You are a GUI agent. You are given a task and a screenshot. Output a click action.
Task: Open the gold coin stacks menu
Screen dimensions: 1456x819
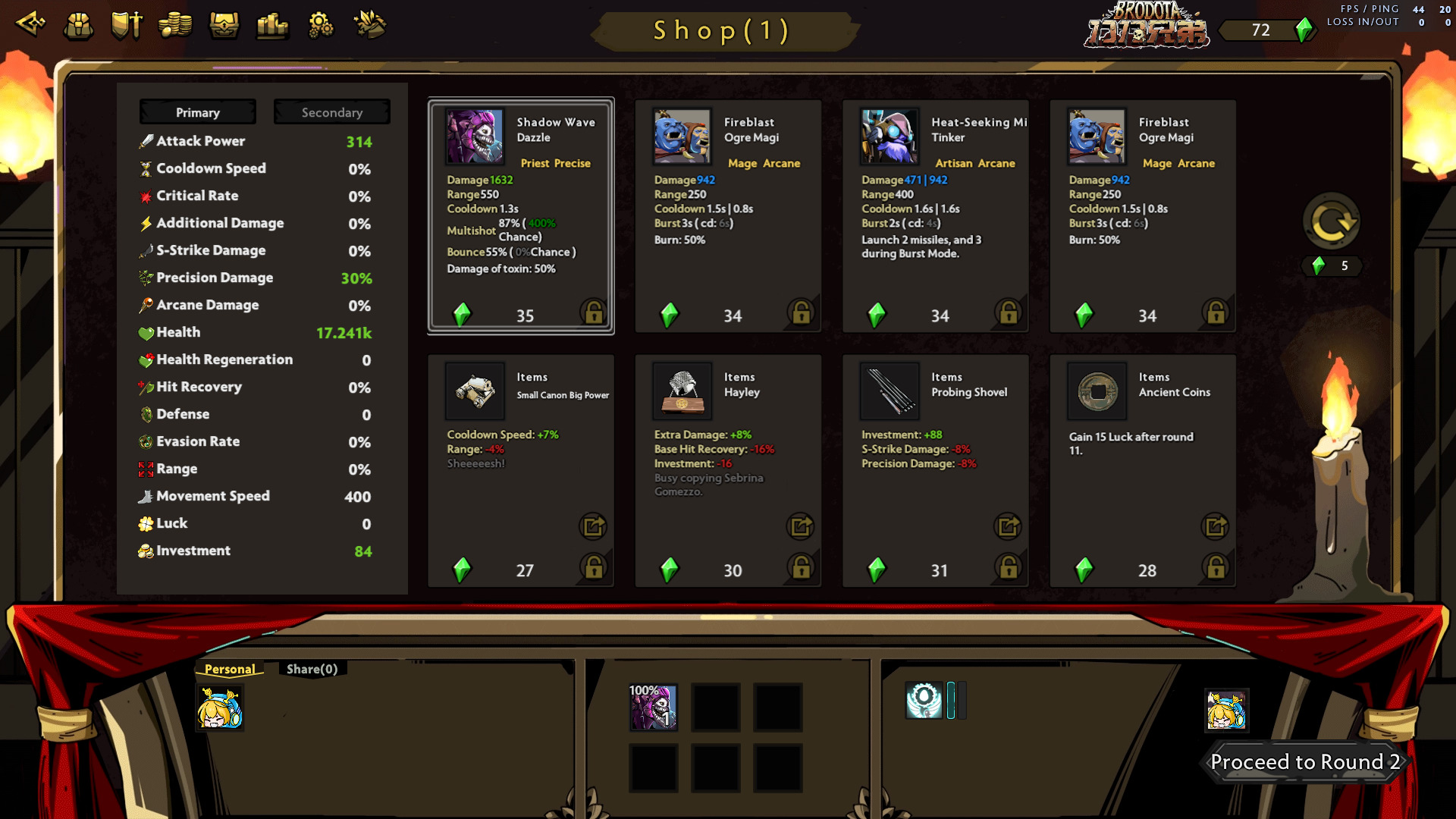(x=175, y=26)
